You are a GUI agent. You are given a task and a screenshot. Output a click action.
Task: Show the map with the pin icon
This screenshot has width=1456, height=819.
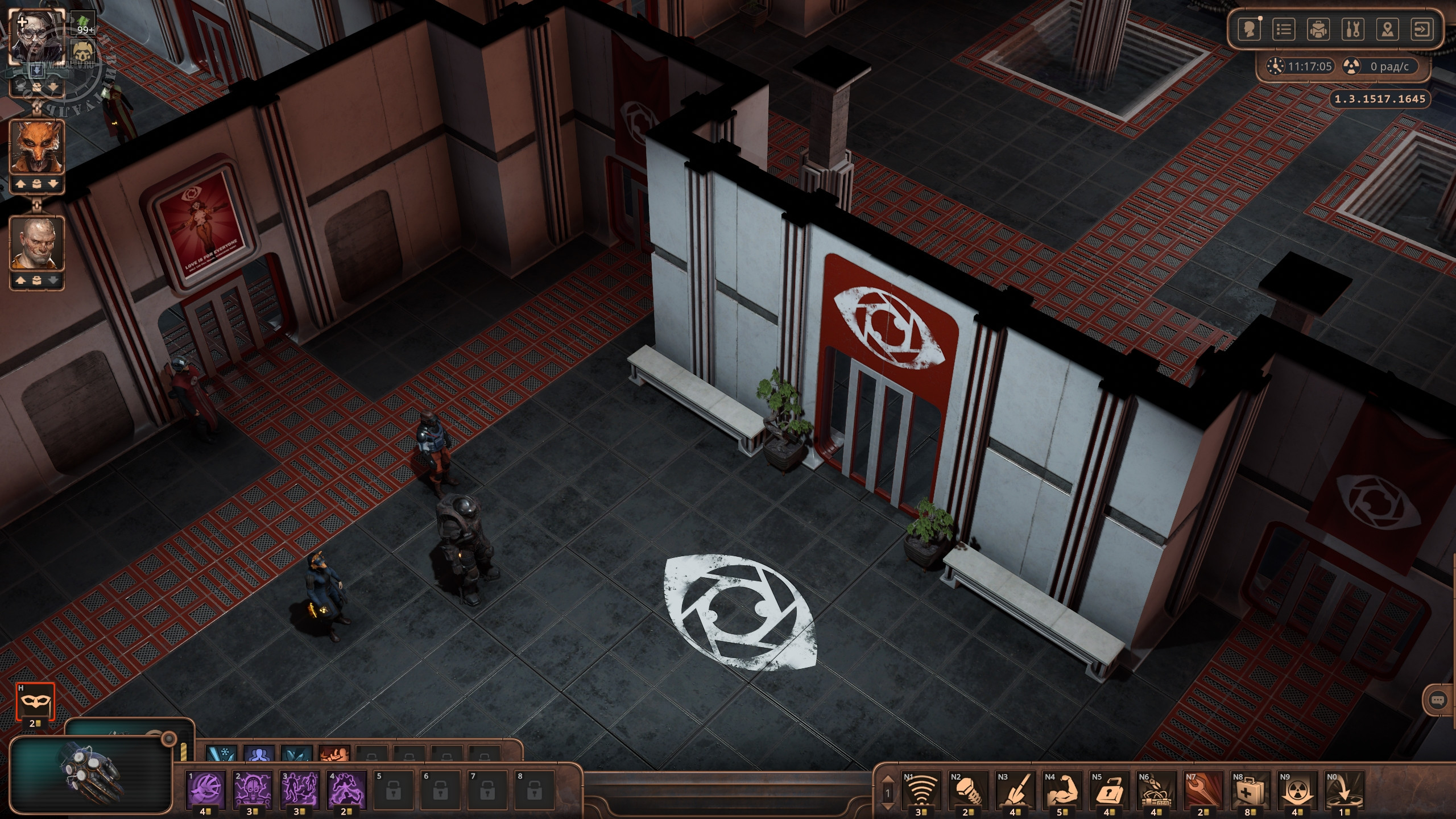pos(1387,30)
